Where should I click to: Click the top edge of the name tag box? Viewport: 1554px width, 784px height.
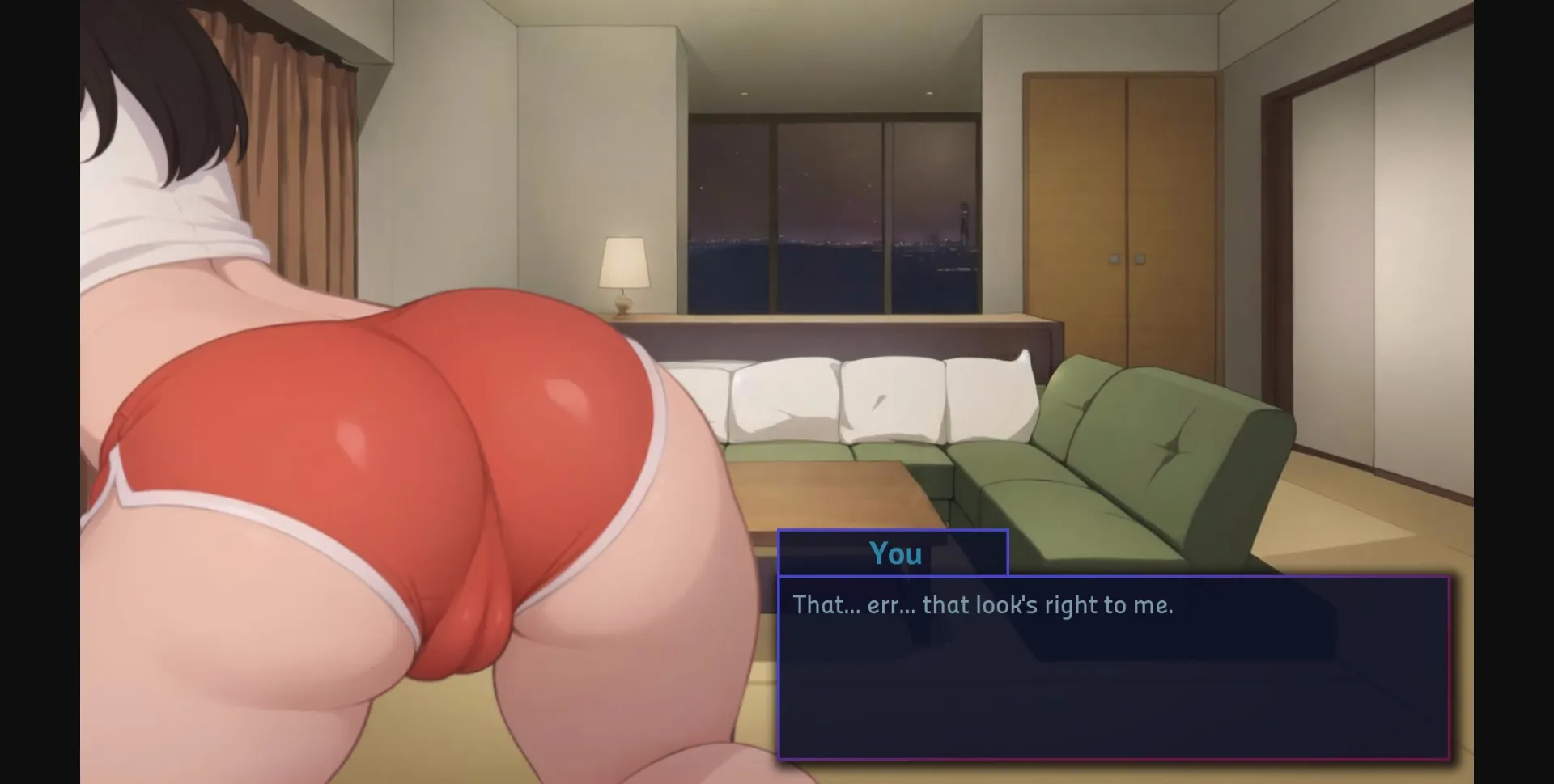(893, 532)
